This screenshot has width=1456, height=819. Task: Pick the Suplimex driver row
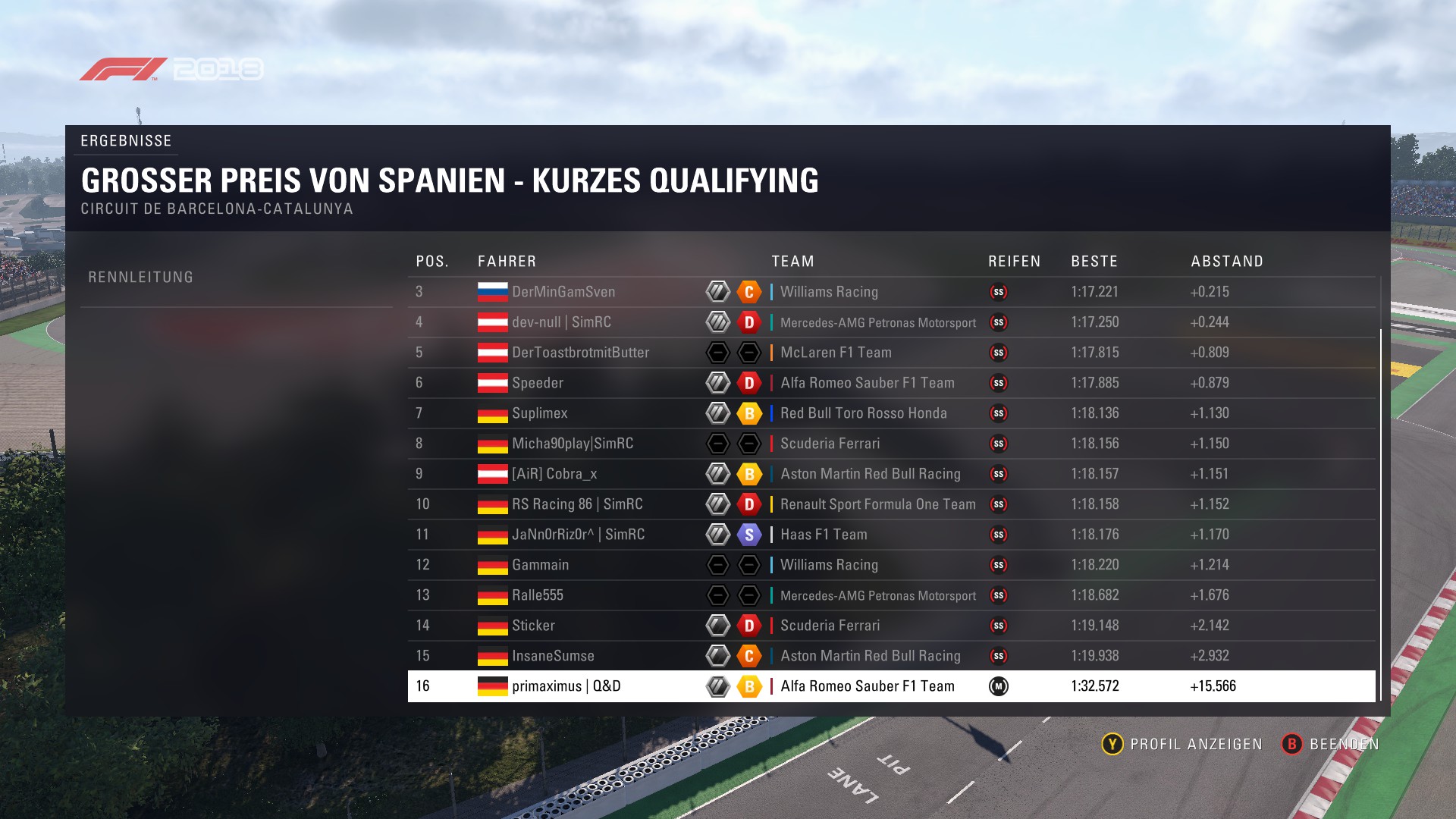[x=540, y=413]
